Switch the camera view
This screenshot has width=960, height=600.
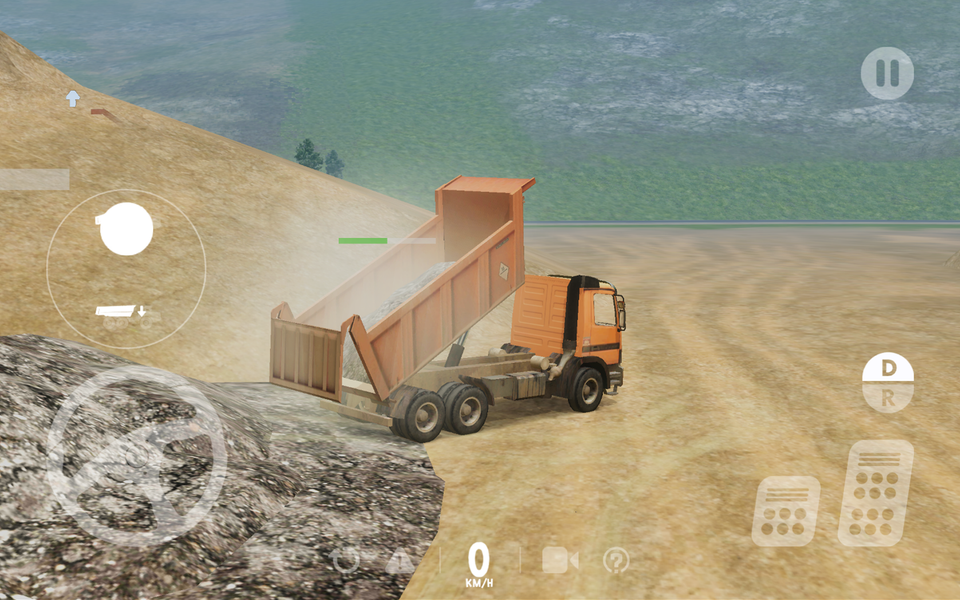(x=560, y=560)
